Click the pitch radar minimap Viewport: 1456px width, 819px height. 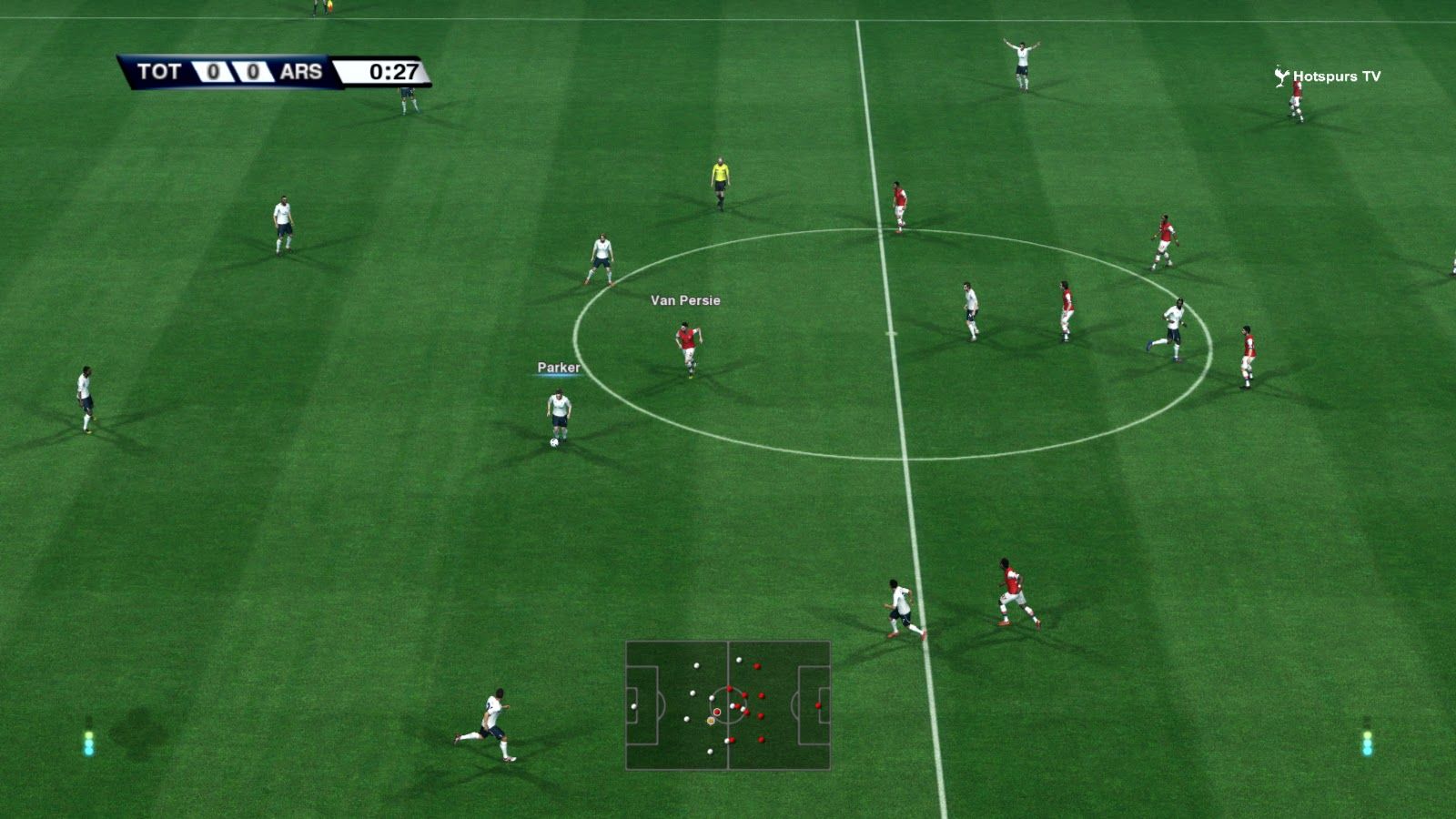(728, 705)
